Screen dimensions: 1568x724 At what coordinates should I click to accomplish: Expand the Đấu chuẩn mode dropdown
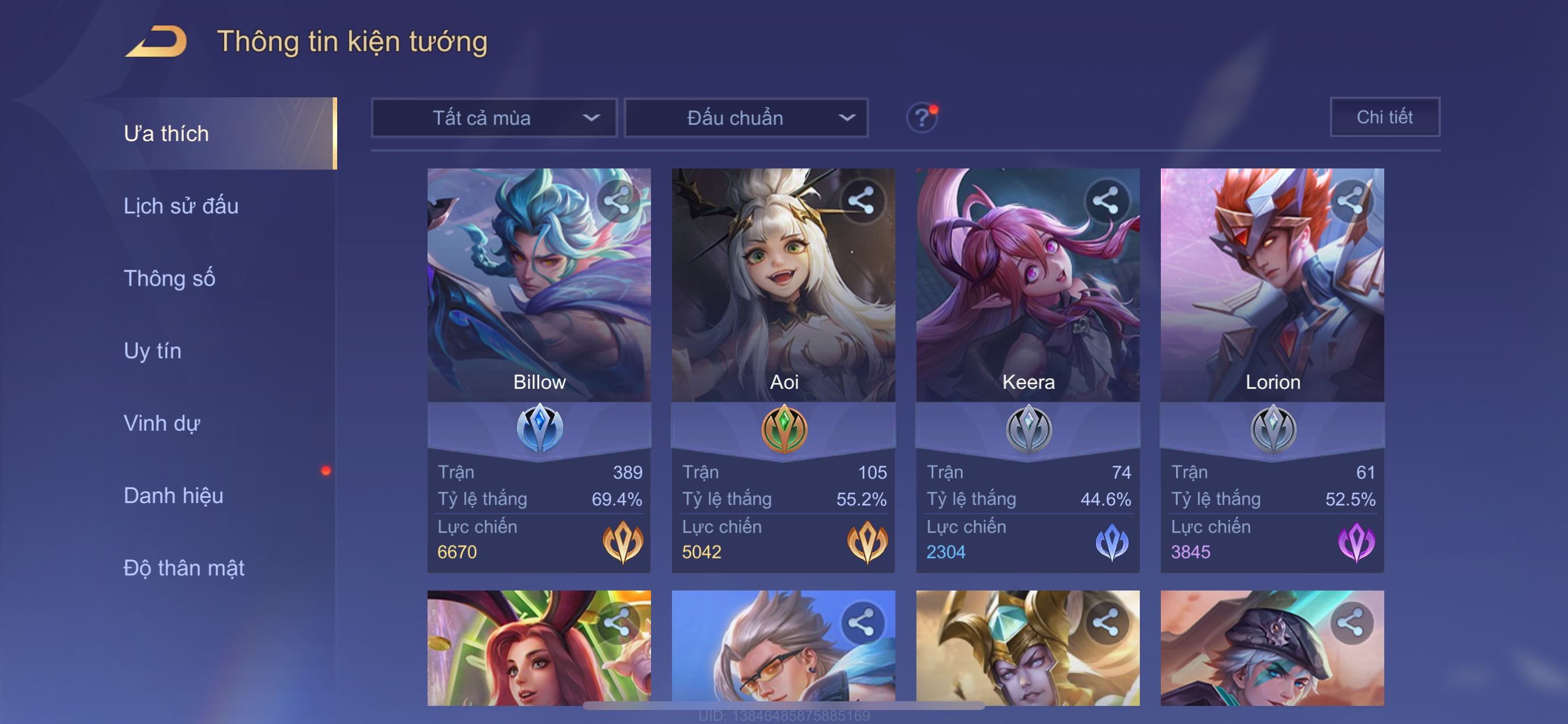746,117
